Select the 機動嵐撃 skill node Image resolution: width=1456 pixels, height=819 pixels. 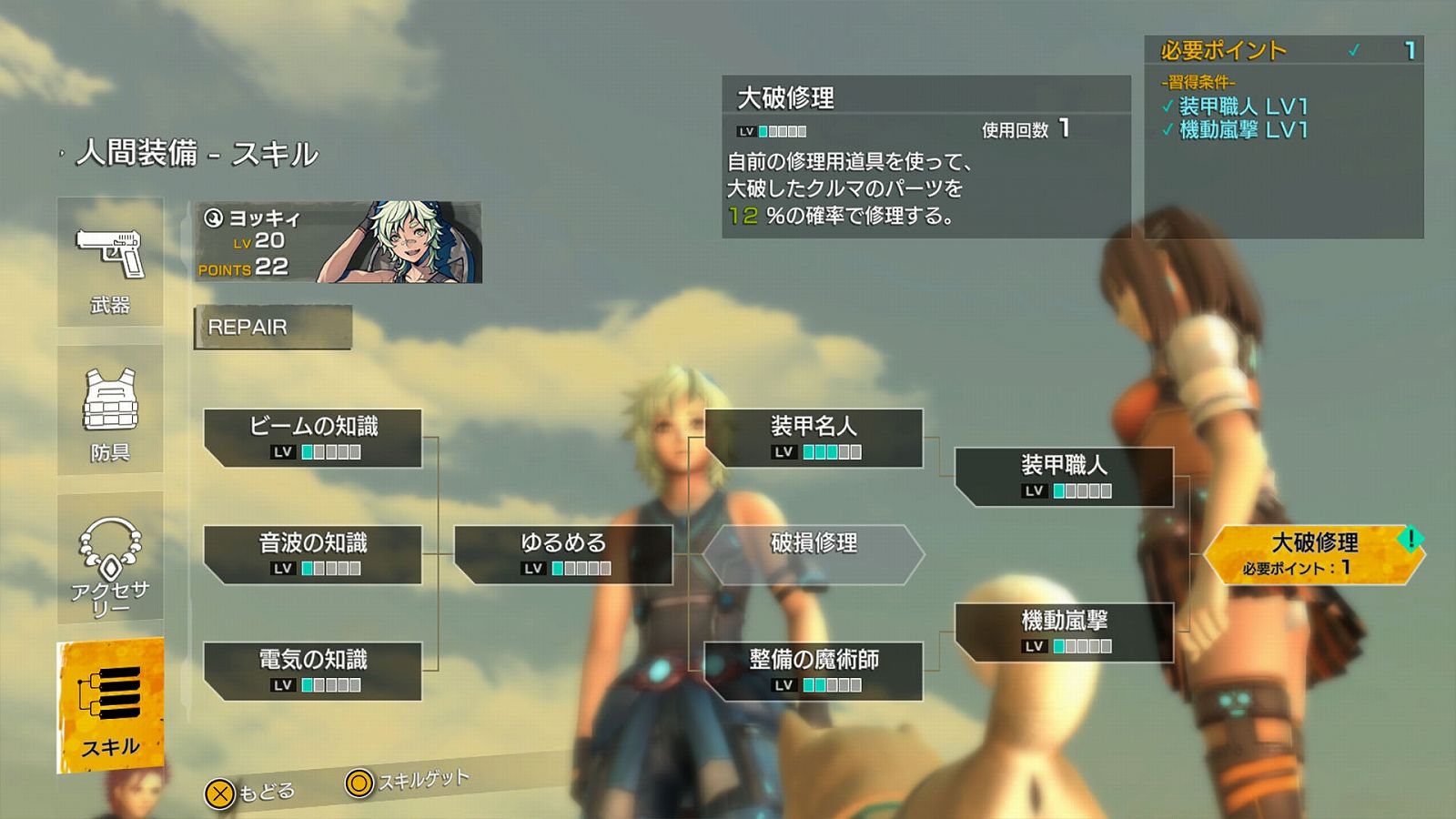click(1064, 632)
